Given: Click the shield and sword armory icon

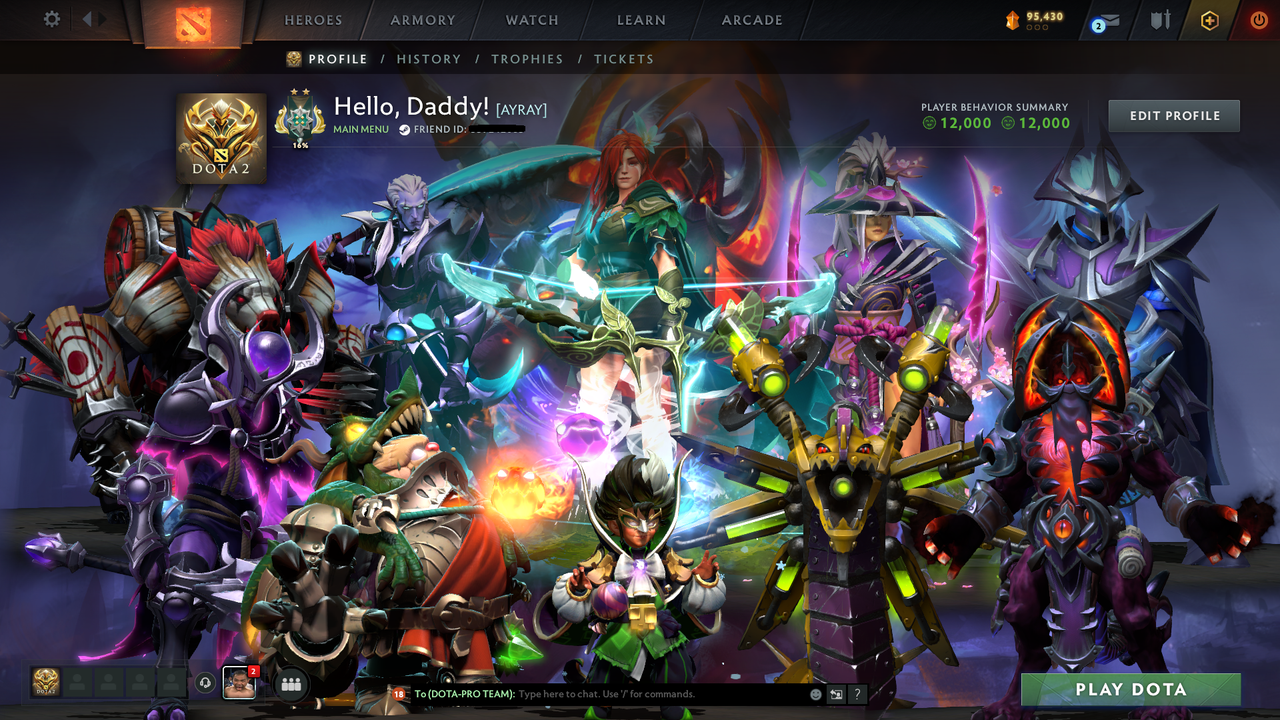Looking at the screenshot, I should [1162, 19].
